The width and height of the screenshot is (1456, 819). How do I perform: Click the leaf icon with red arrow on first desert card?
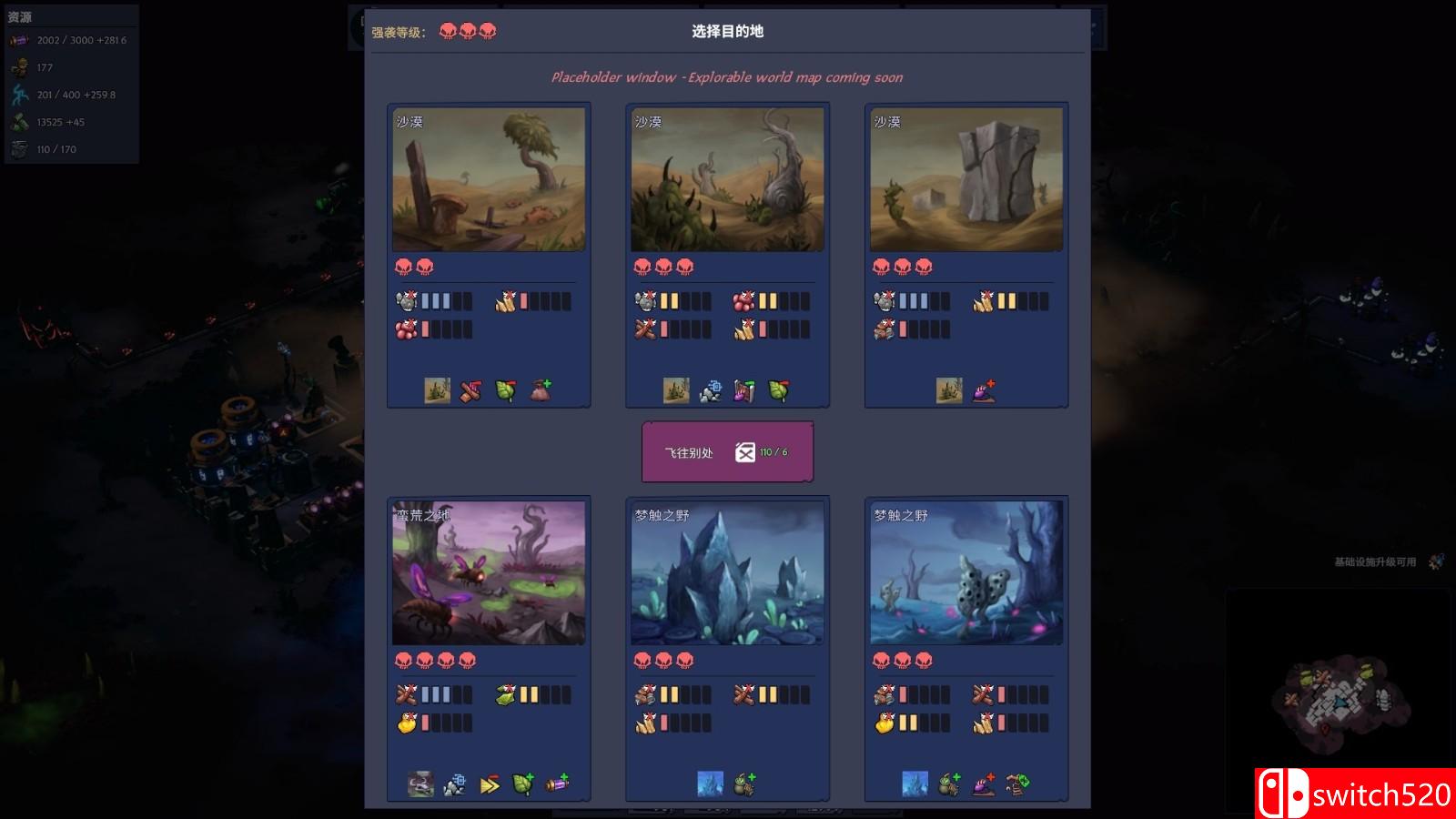tap(505, 389)
